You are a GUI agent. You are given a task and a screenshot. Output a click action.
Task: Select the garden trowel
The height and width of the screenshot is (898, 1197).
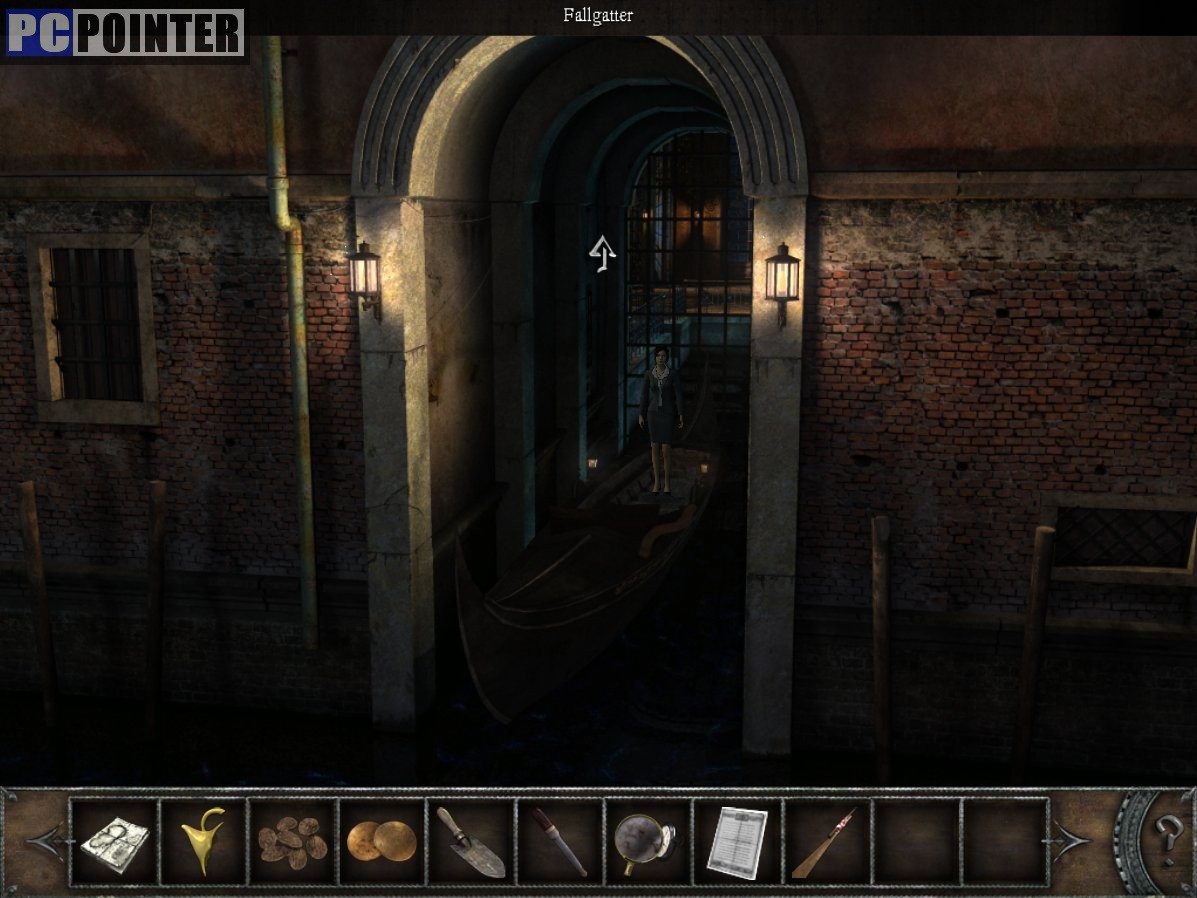click(470, 842)
